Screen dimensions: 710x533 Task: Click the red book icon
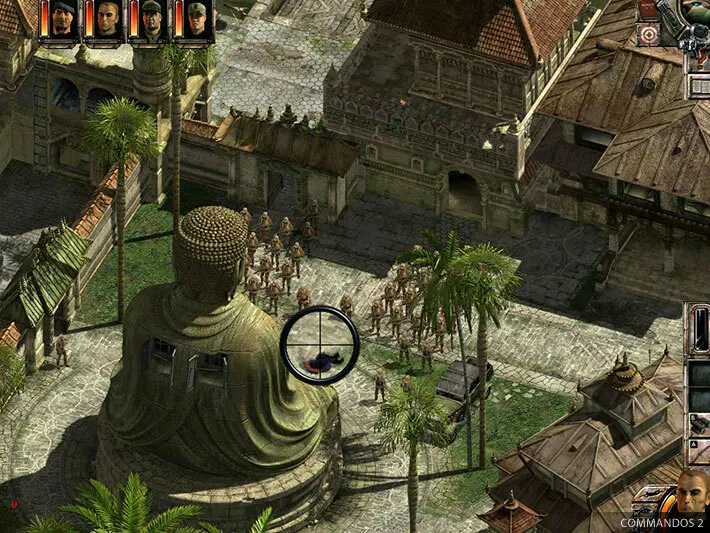[649, 9]
